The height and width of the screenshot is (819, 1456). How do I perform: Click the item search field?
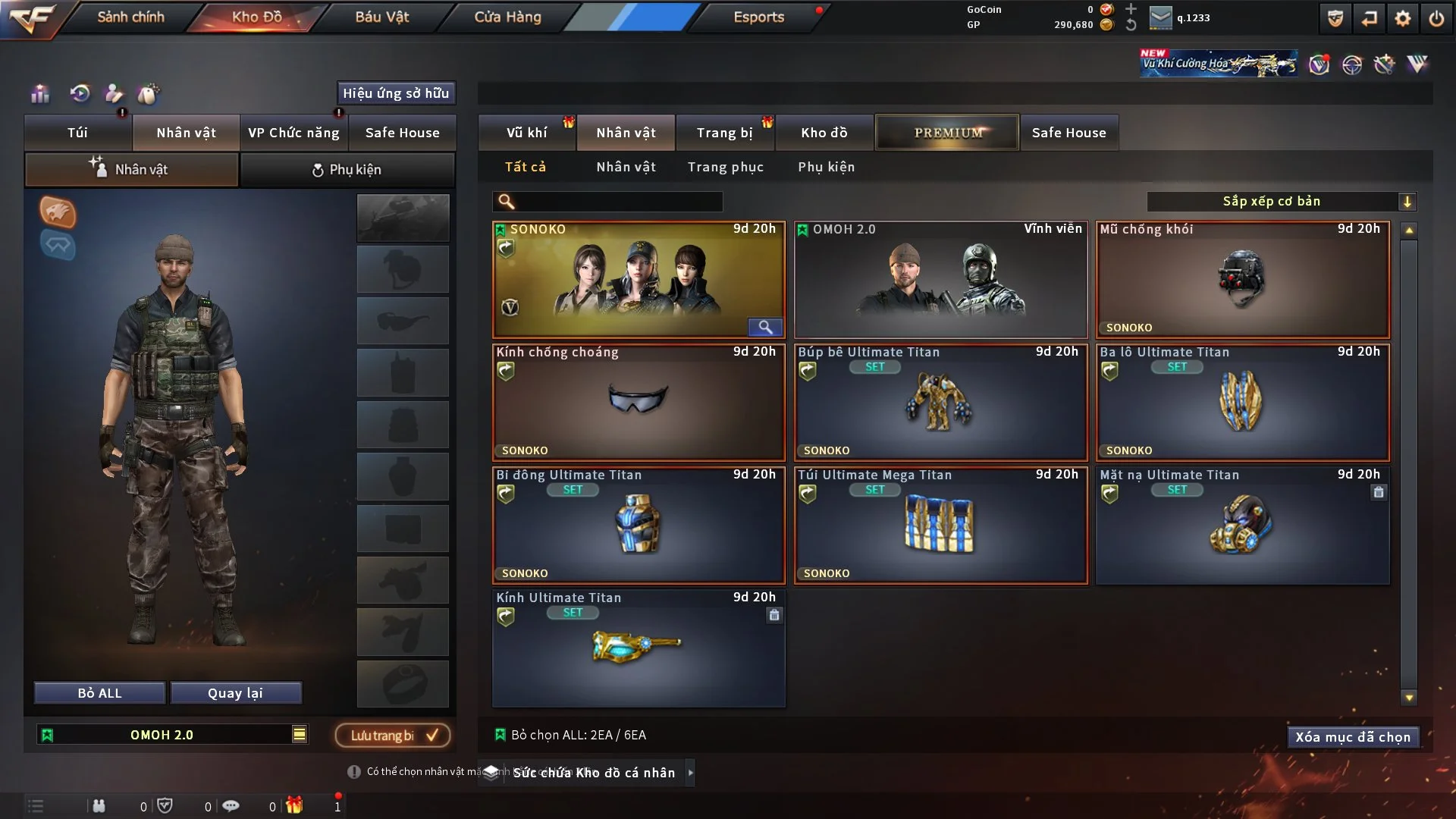coord(618,202)
